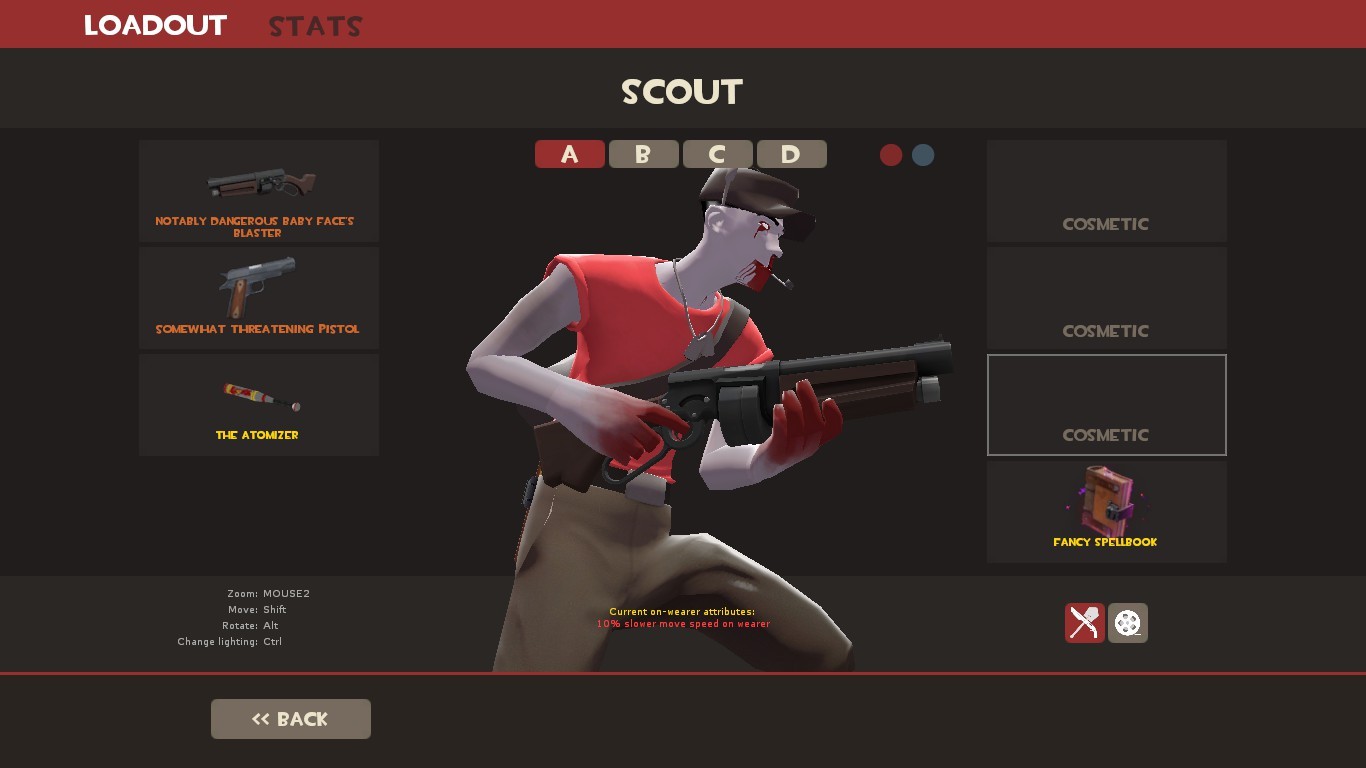The height and width of the screenshot is (768, 1366).
Task: Click the topmost empty Cosmetic slot
Action: tap(1106, 190)
